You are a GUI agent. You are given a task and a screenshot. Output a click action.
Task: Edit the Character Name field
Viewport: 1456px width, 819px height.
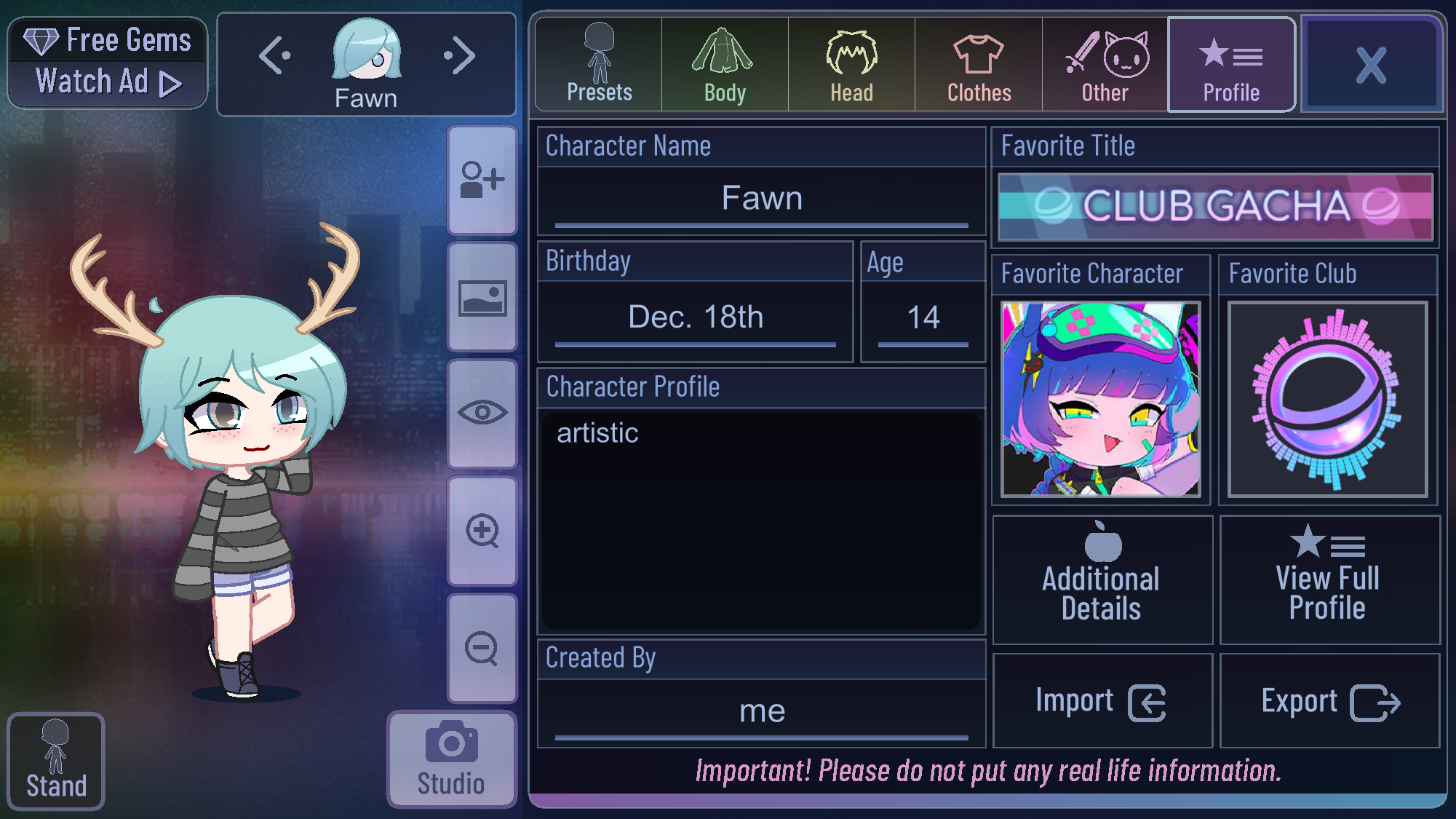pyautogui.click(x=761, y=199)
